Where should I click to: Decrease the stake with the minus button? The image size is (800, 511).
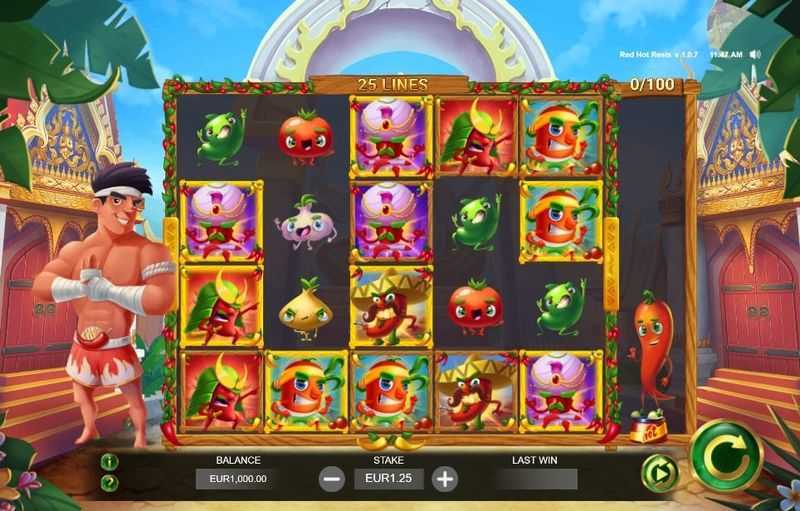[x=332, y=478]
